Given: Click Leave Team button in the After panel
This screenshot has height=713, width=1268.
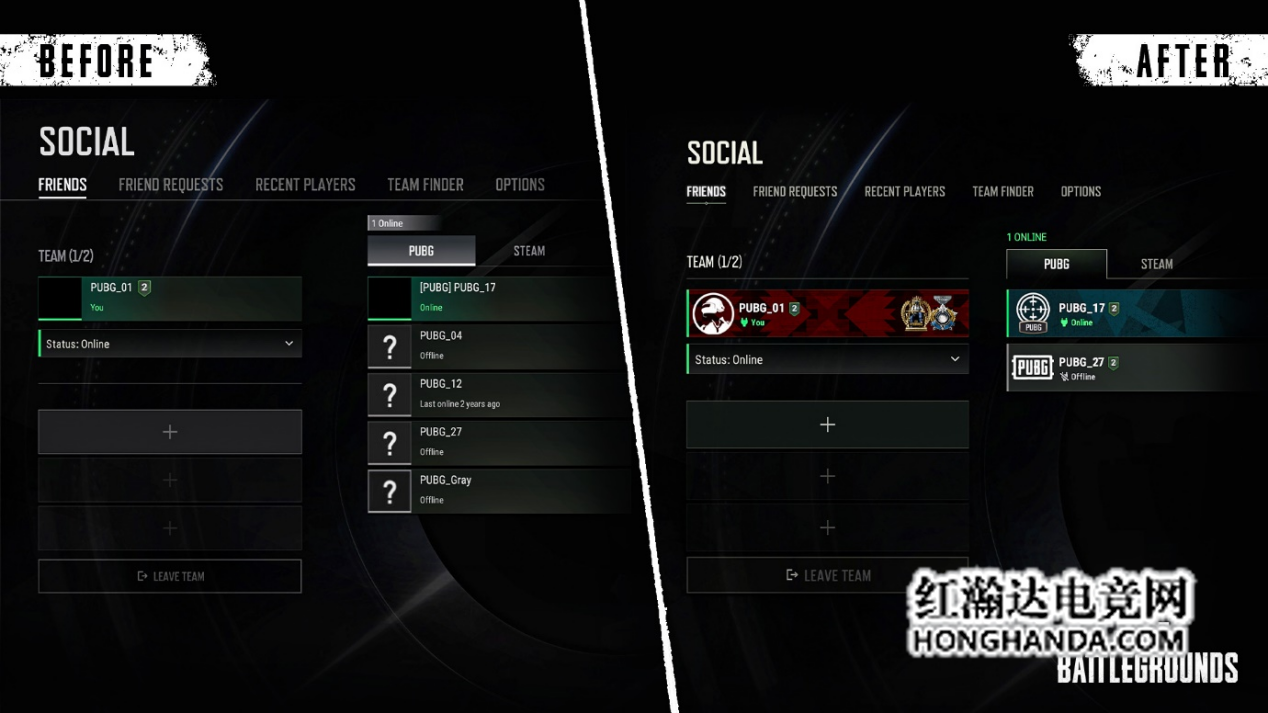Looking at the screenshot, I should click(828, 575).
